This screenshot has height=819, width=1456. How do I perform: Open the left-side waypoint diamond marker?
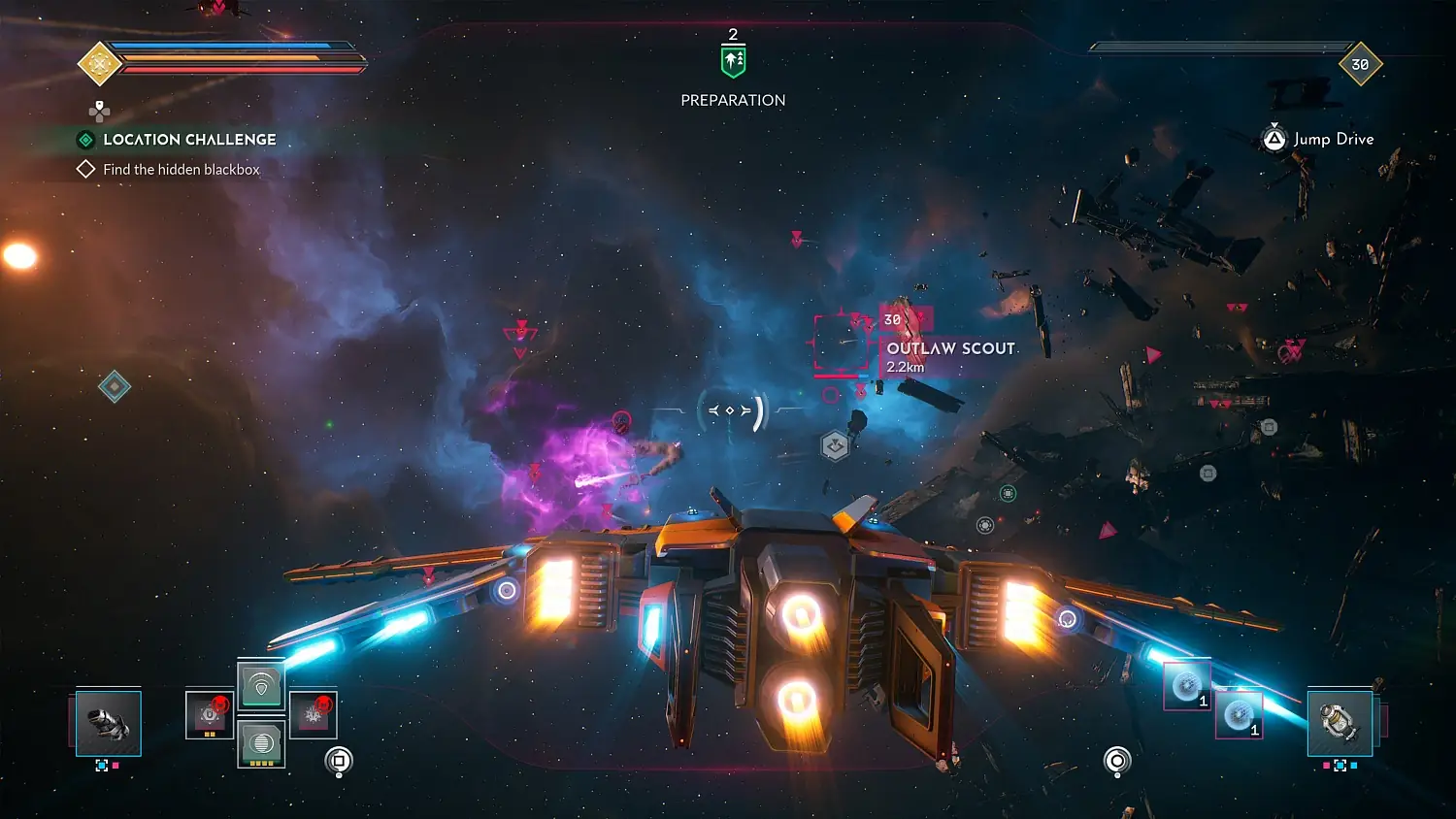coord(114,385)
